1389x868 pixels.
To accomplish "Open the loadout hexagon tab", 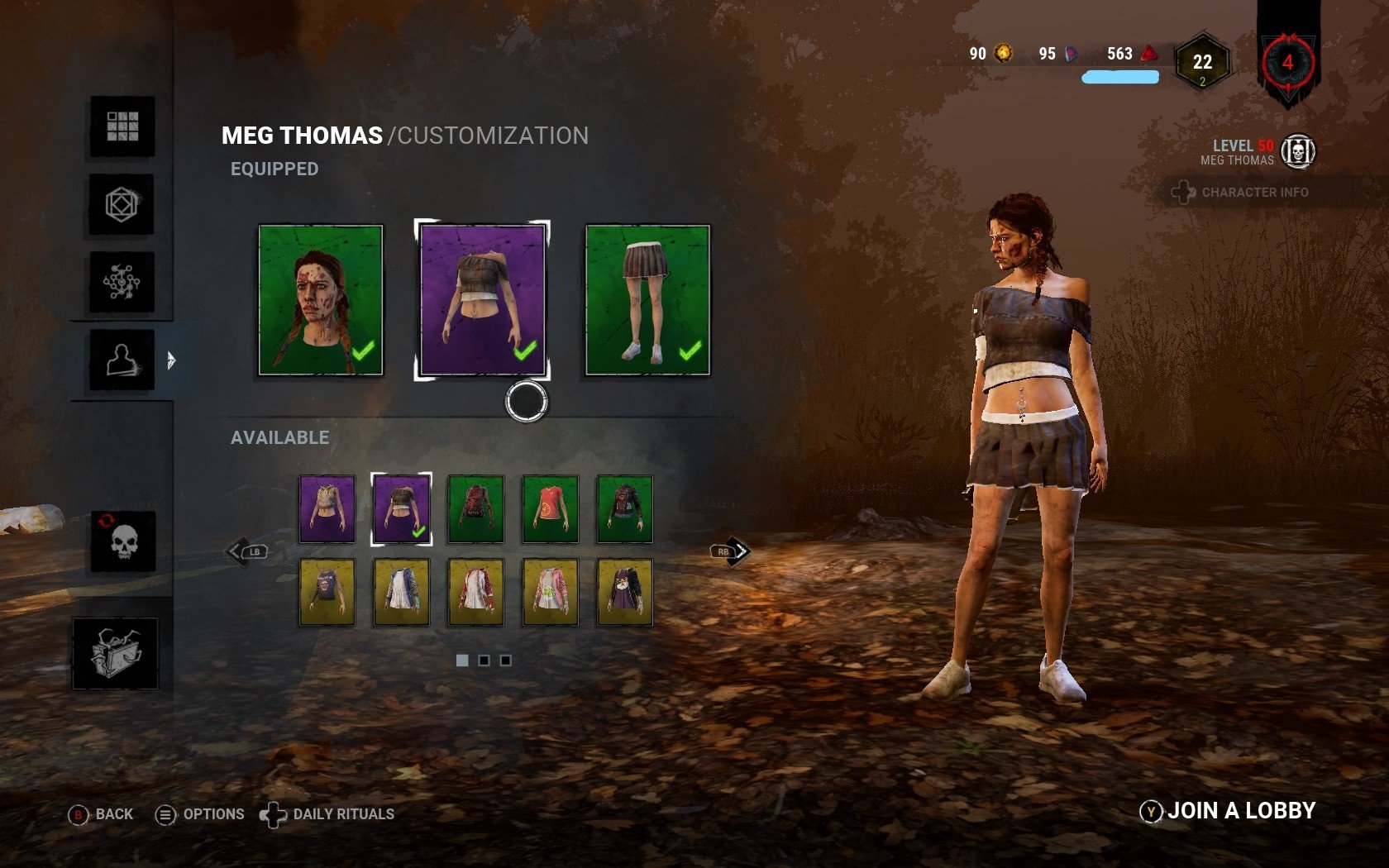I will pos(122,204).
